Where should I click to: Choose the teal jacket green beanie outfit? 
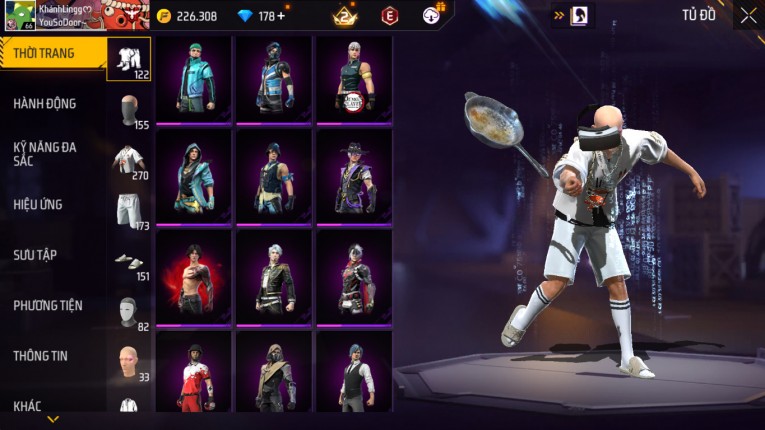(x=194, y=79)
